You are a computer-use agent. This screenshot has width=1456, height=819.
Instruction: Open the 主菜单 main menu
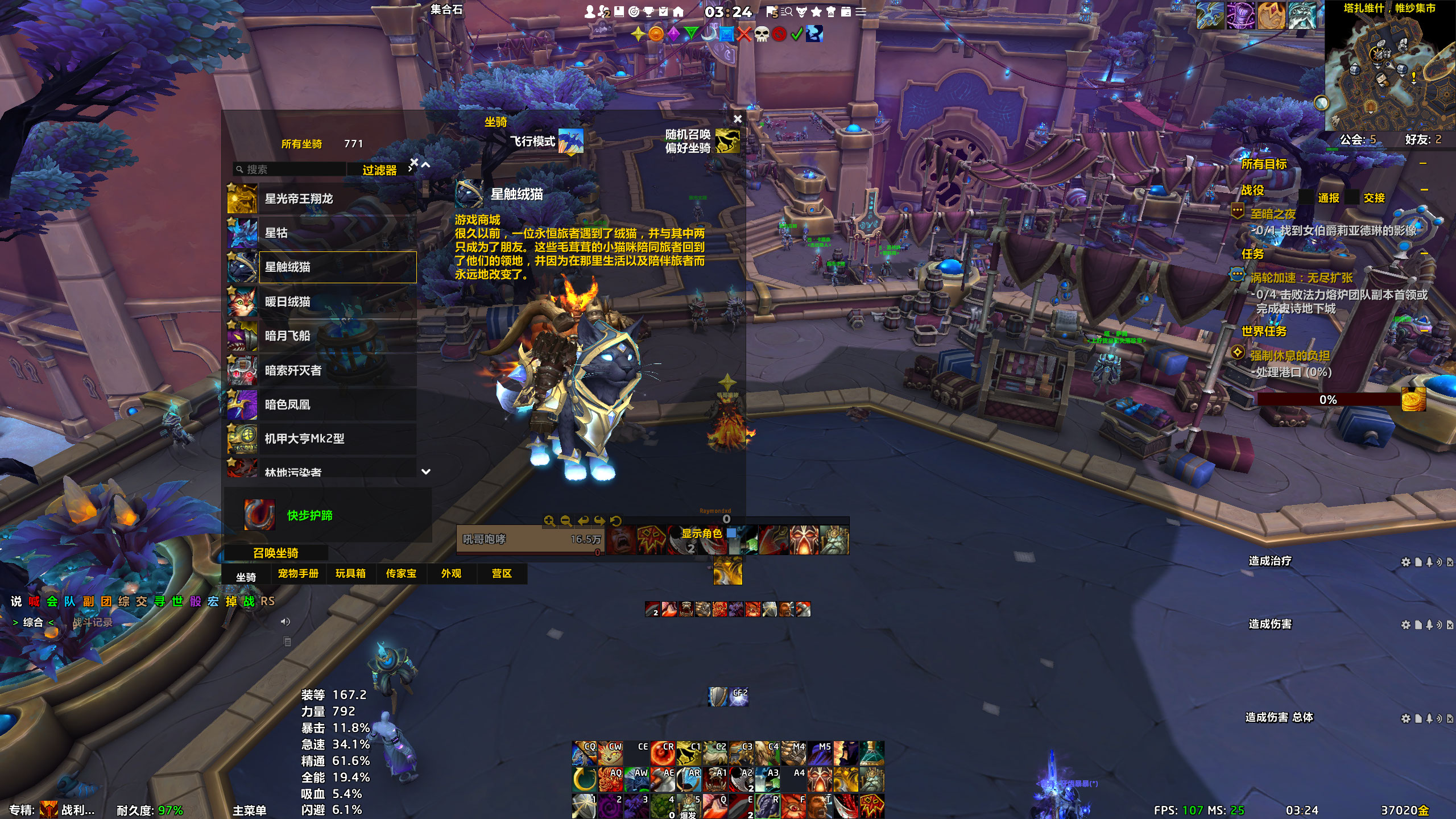250,810
